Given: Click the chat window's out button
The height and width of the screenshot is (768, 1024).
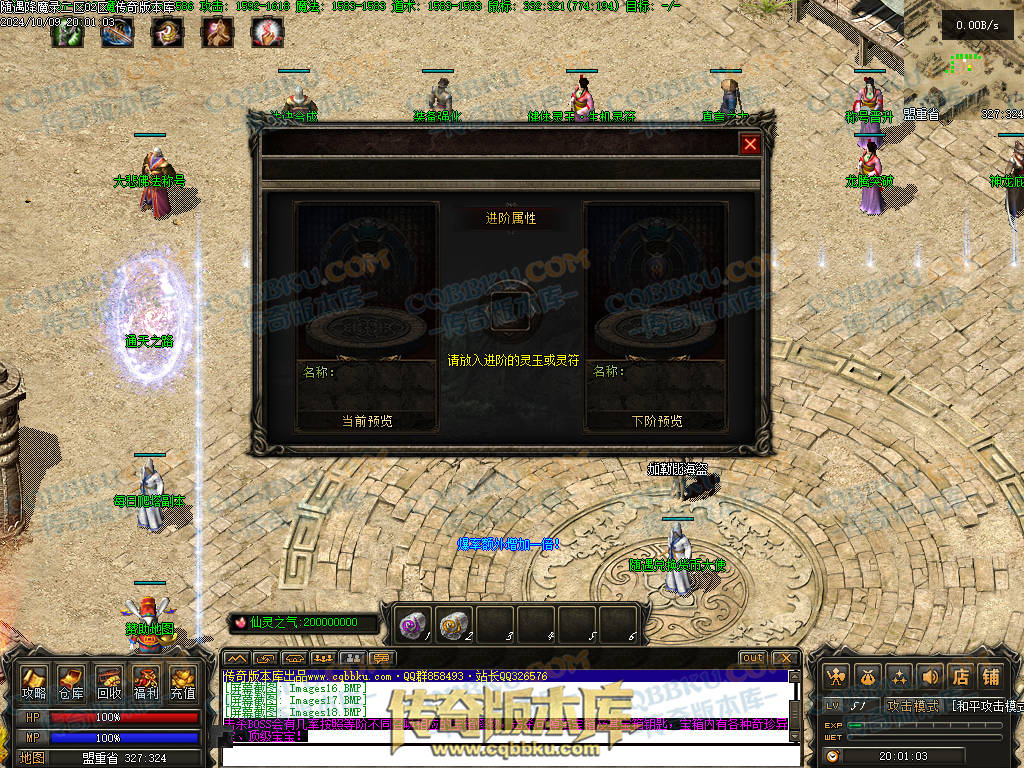Looking at the screenshot, I should point(752,658).
